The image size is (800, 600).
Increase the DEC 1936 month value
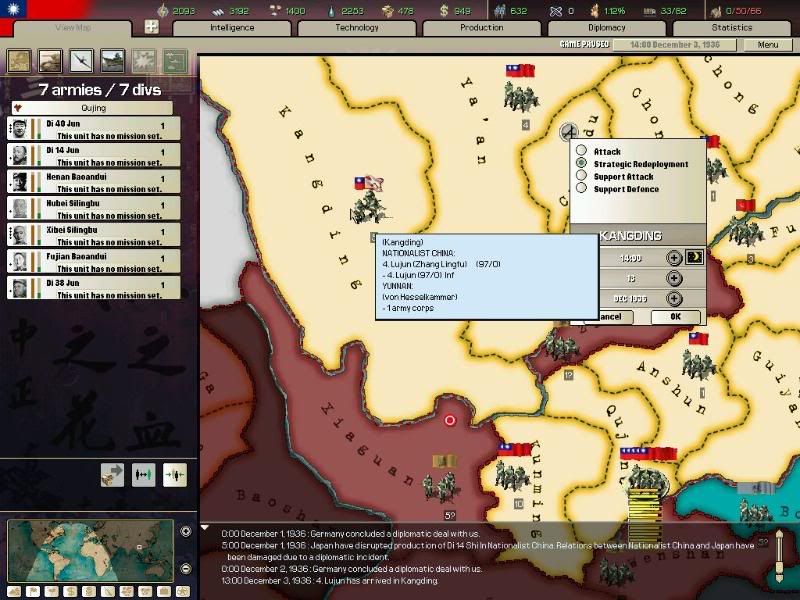675,298
